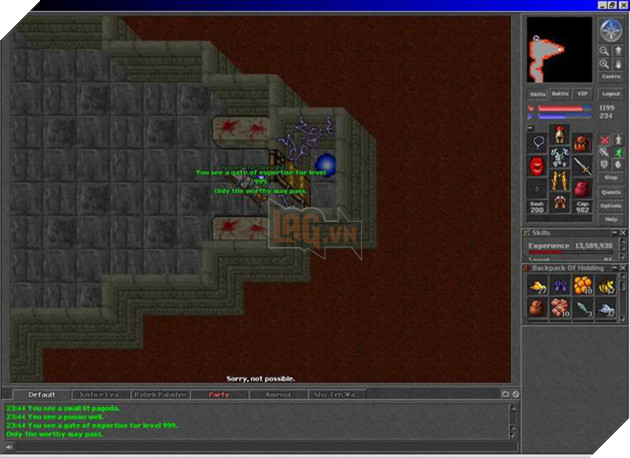Log out with the Logout button
Image resolution: width=630 pixels, height=458 pixels.
coord(610,94)
